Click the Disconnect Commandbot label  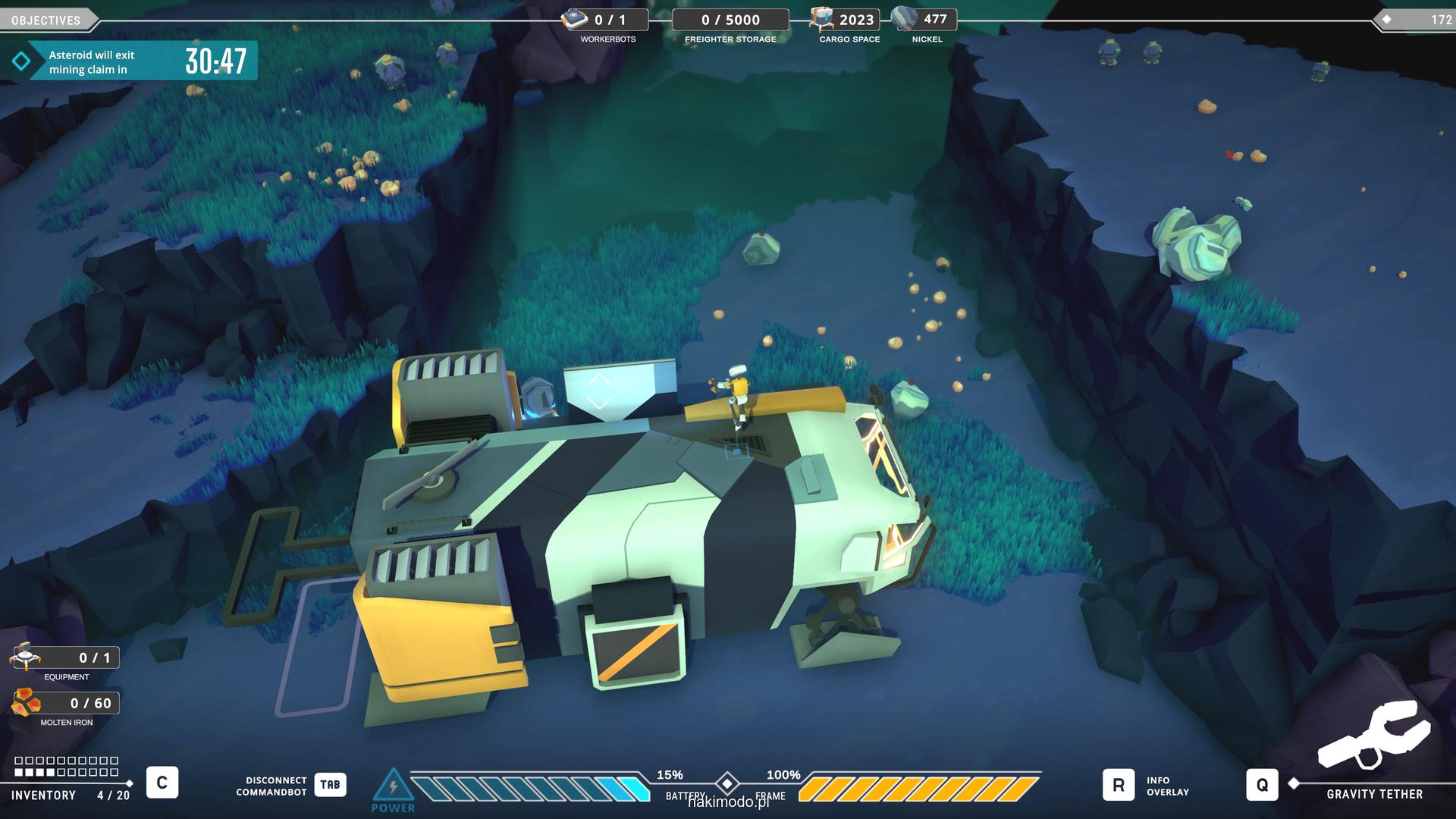pos(271,786)
